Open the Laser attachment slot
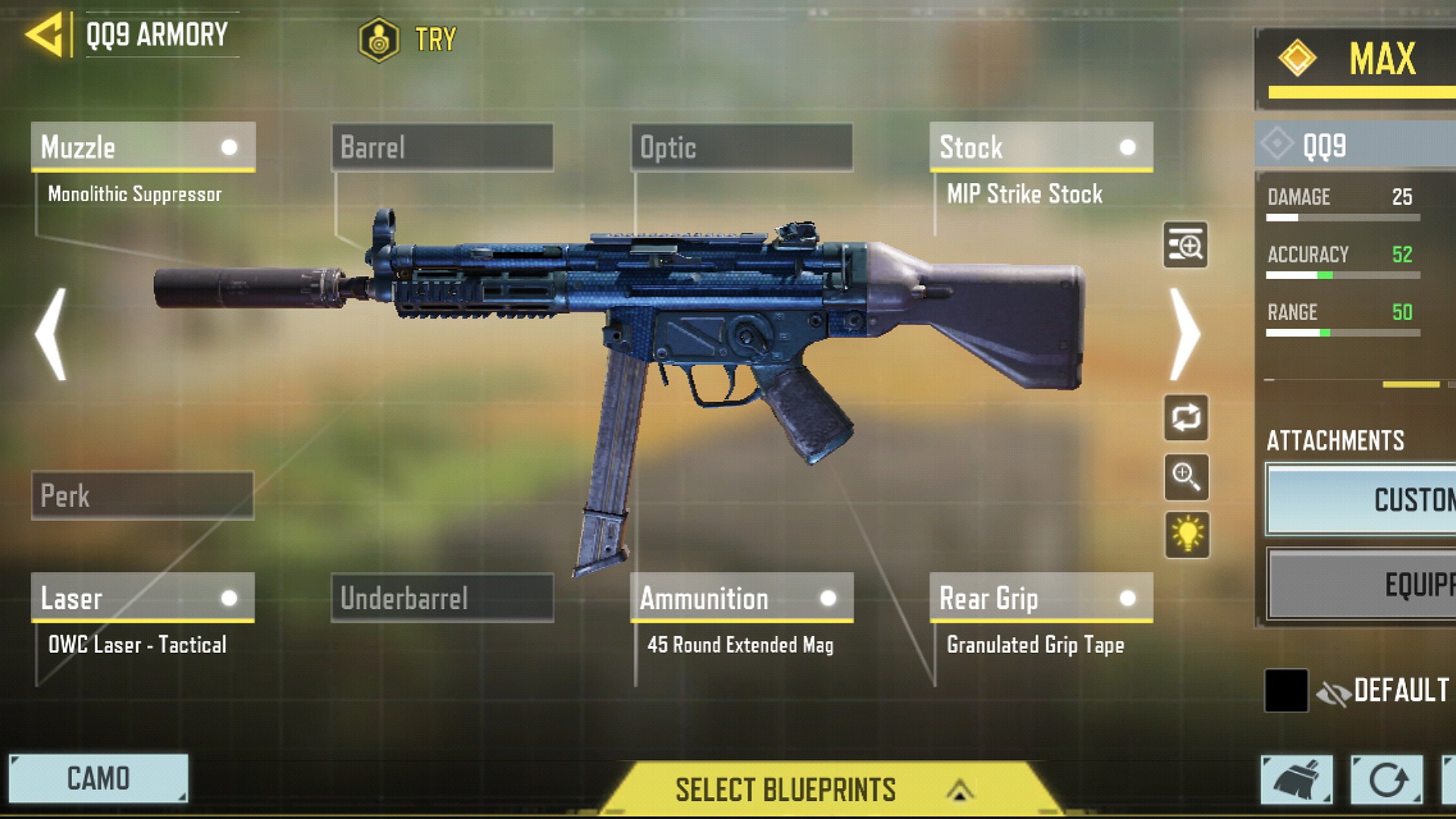The width and height of the screenshot is (1456, 819). 143,598
